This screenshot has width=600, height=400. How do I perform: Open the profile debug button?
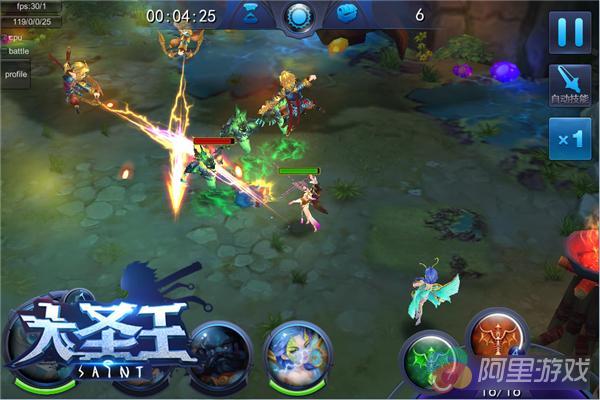(16, 74)
